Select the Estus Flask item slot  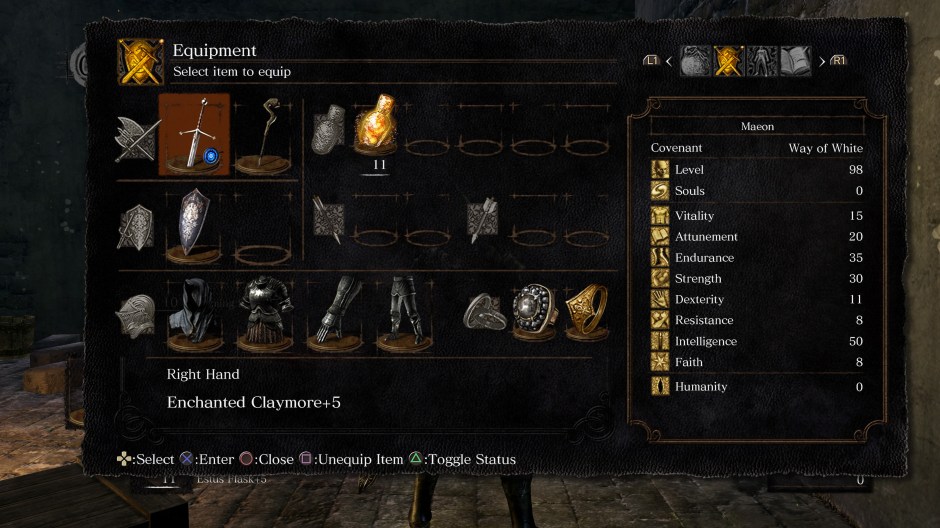coord(377,128)
